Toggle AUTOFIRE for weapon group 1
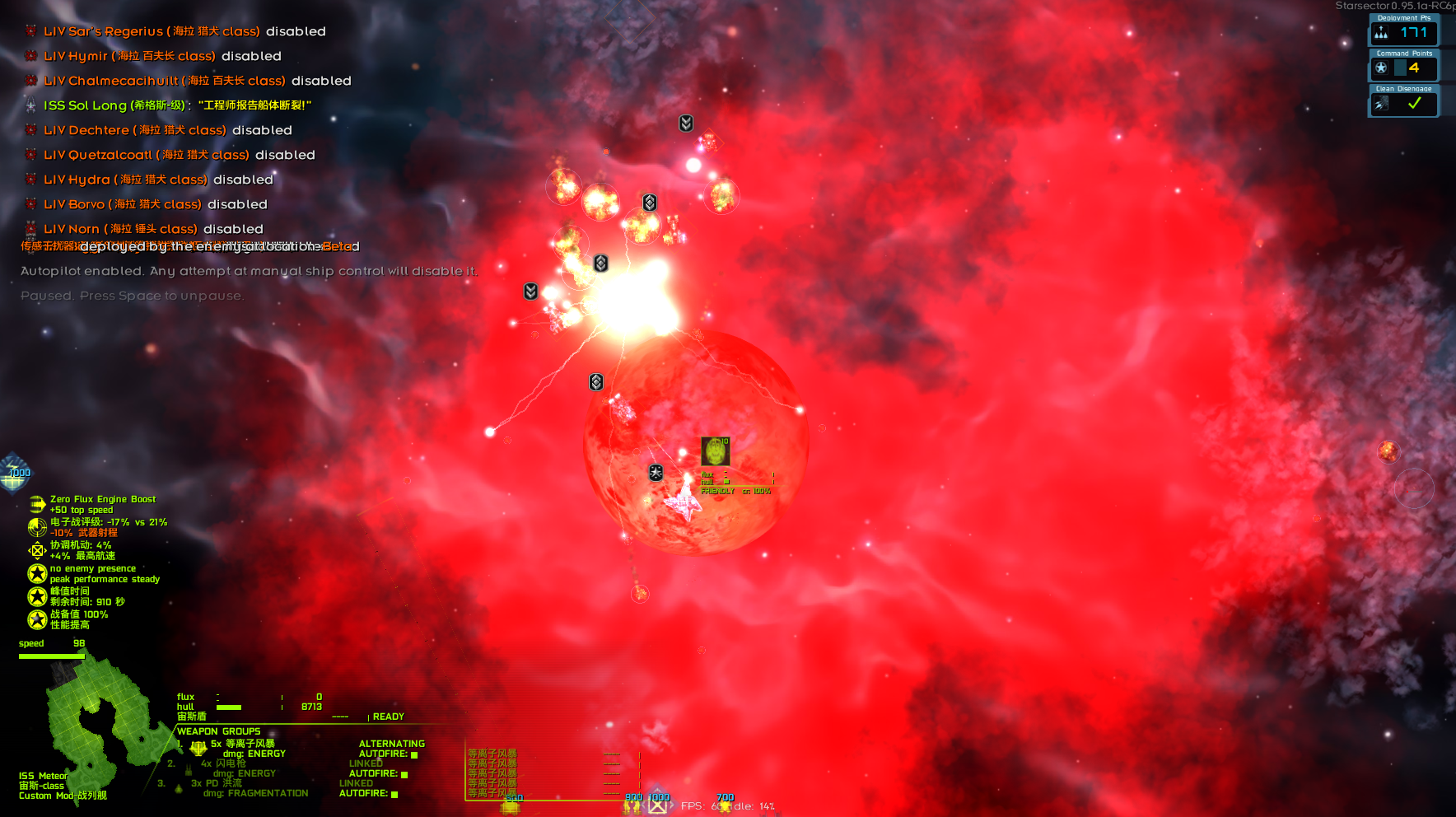Image resolution: width=1456 pixels, height=817 pixels. pos(414,756)
